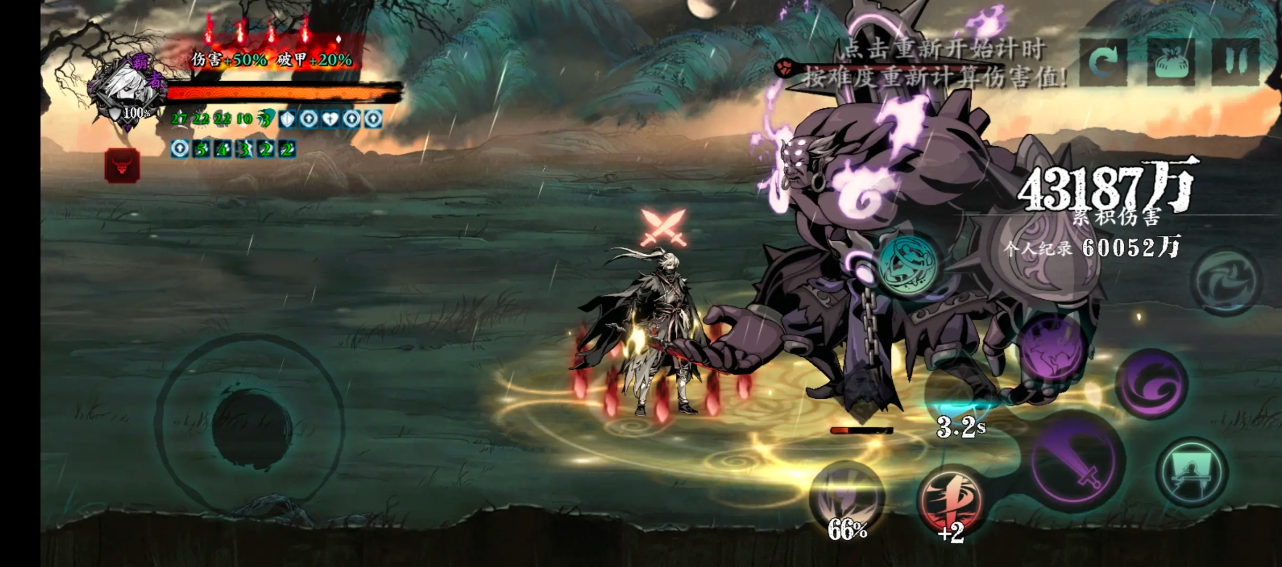Tap the skill on 3.2s cooldown

click(x=960, y=395)
